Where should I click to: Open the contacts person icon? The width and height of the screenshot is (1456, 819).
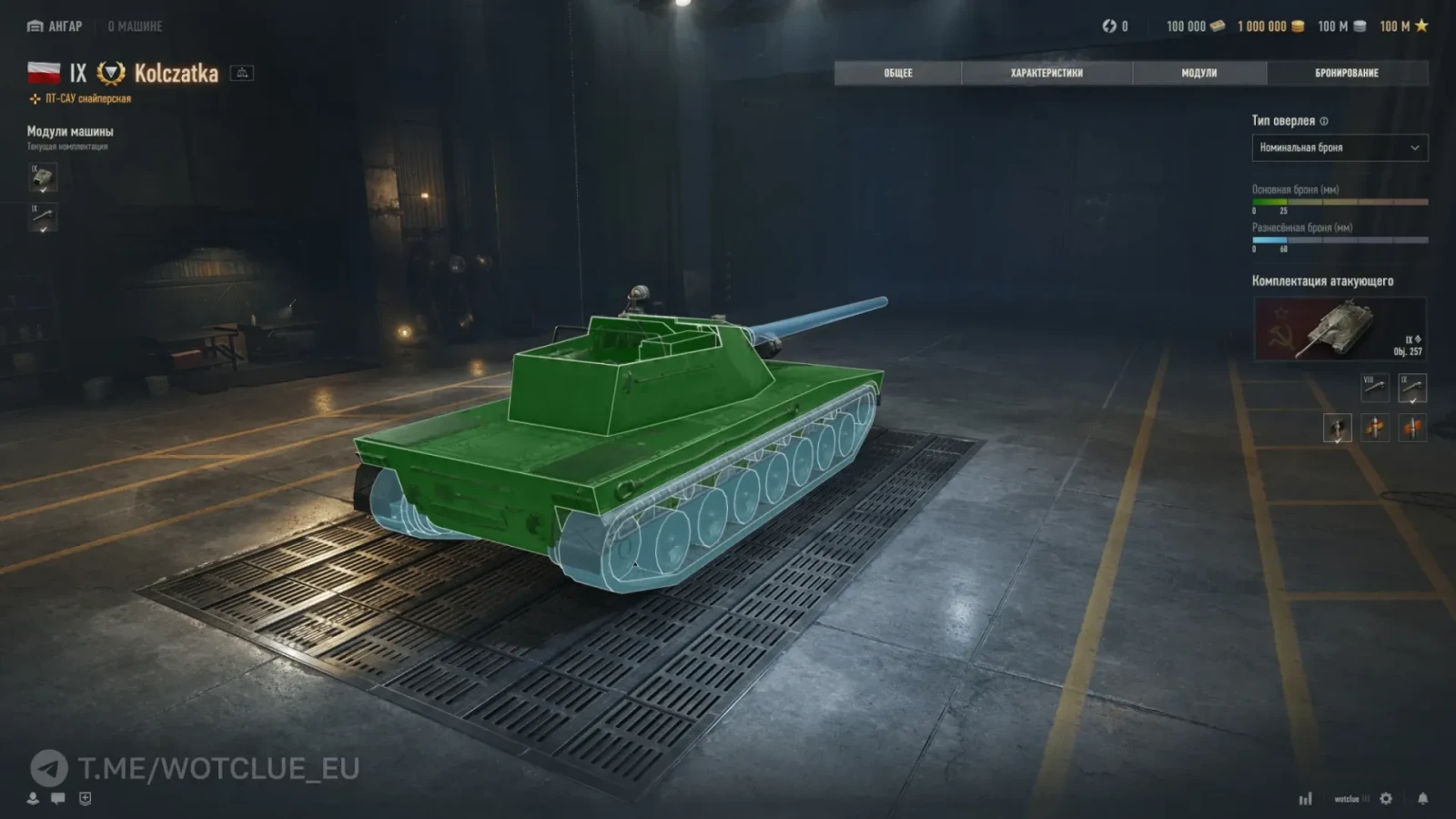coord(33,798)
